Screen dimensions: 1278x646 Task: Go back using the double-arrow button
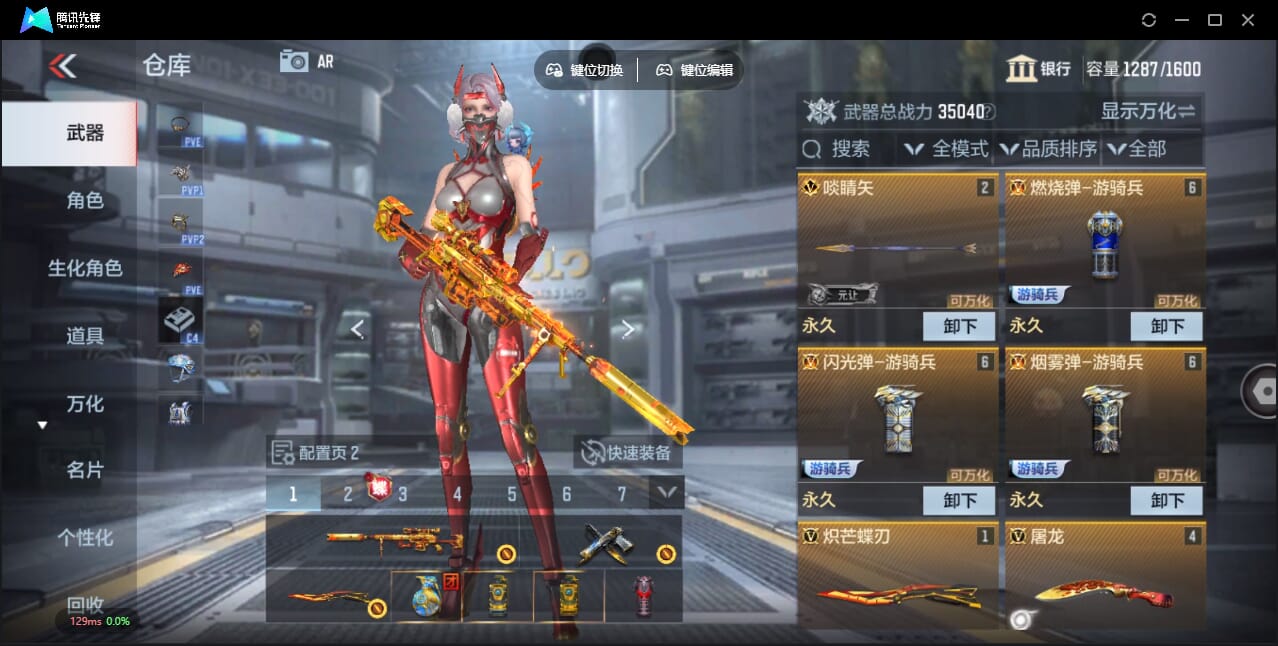pyautogui.click(x=62, y=66)
